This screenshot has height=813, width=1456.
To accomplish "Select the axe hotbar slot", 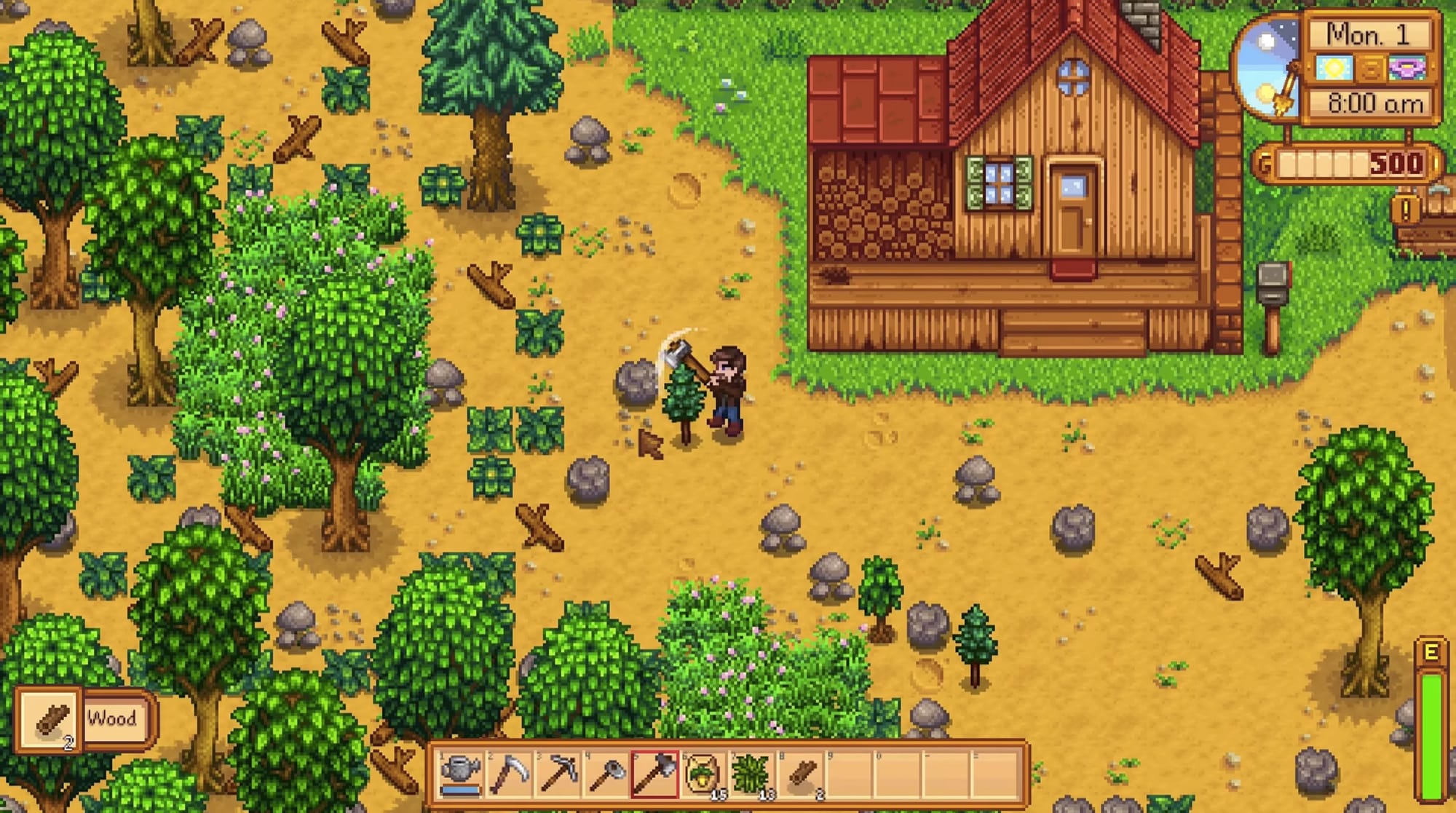I will point(655,774).
